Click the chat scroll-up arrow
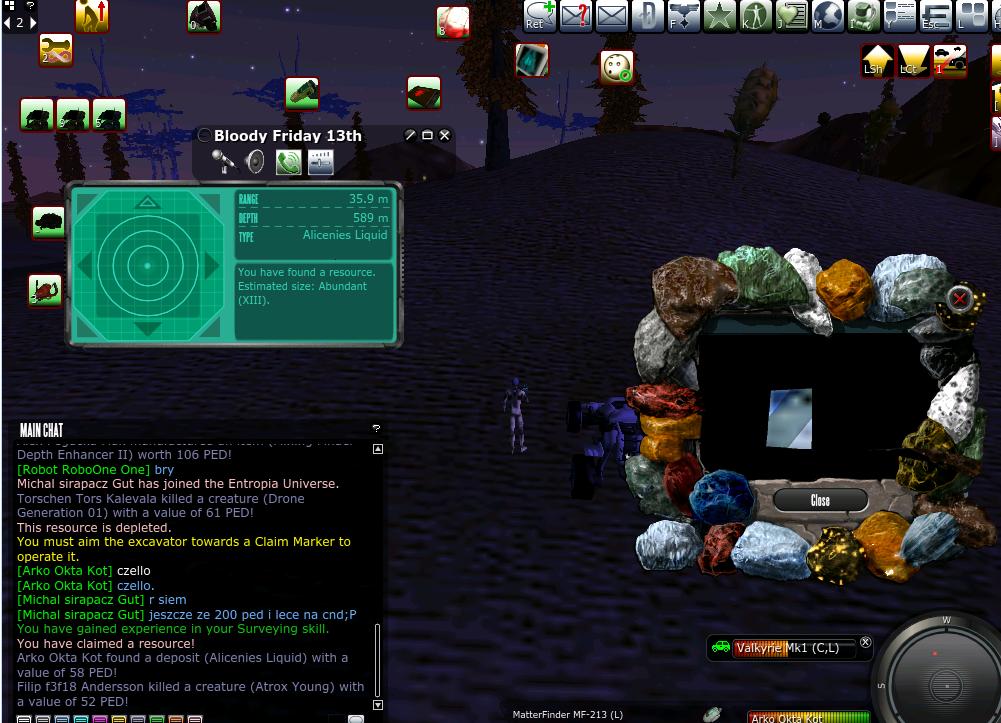 coord(377,449)
